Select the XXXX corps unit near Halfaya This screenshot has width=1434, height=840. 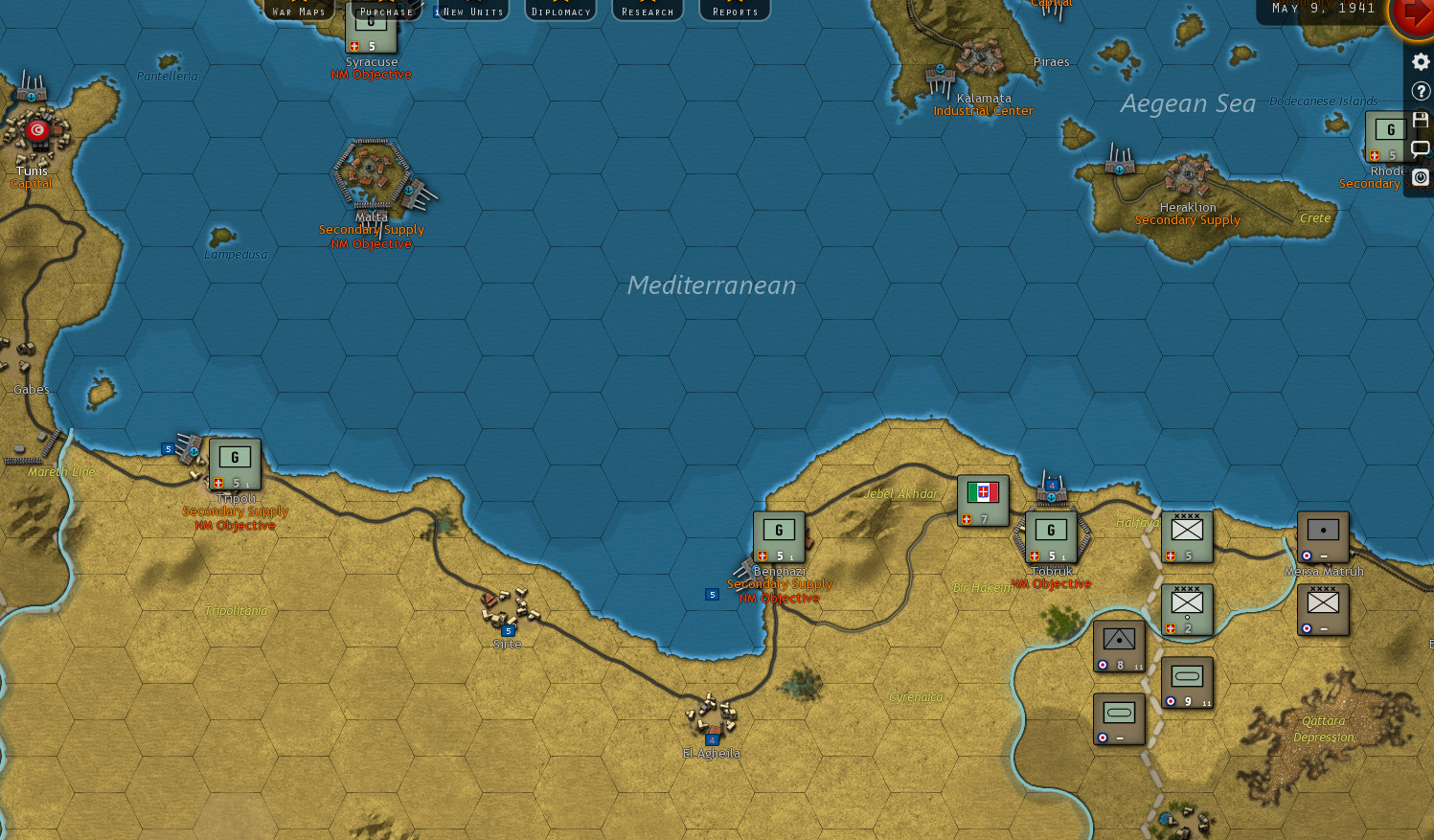[x=1187, y=534]
